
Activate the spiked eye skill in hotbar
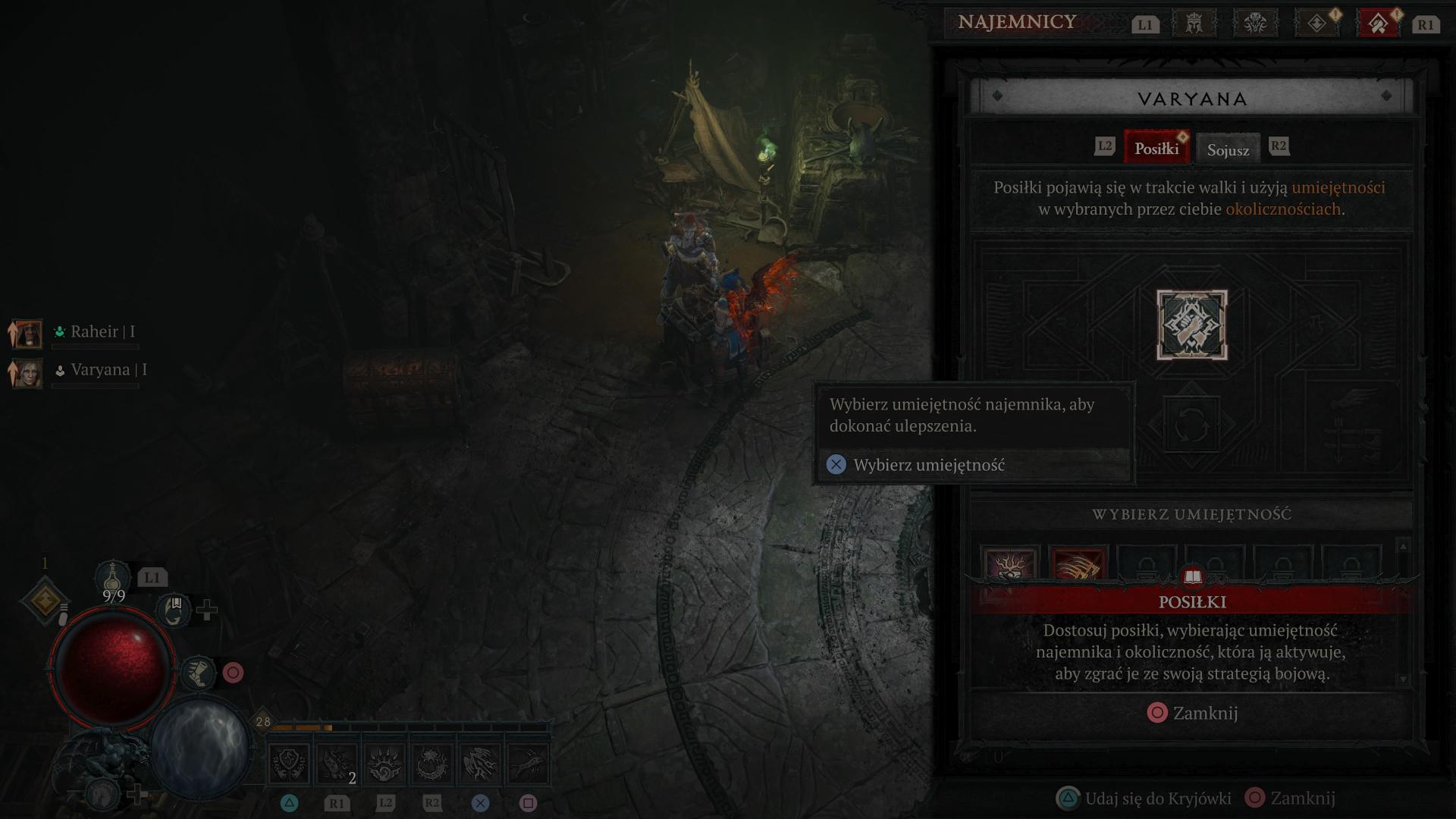click(x=384, y=764)
